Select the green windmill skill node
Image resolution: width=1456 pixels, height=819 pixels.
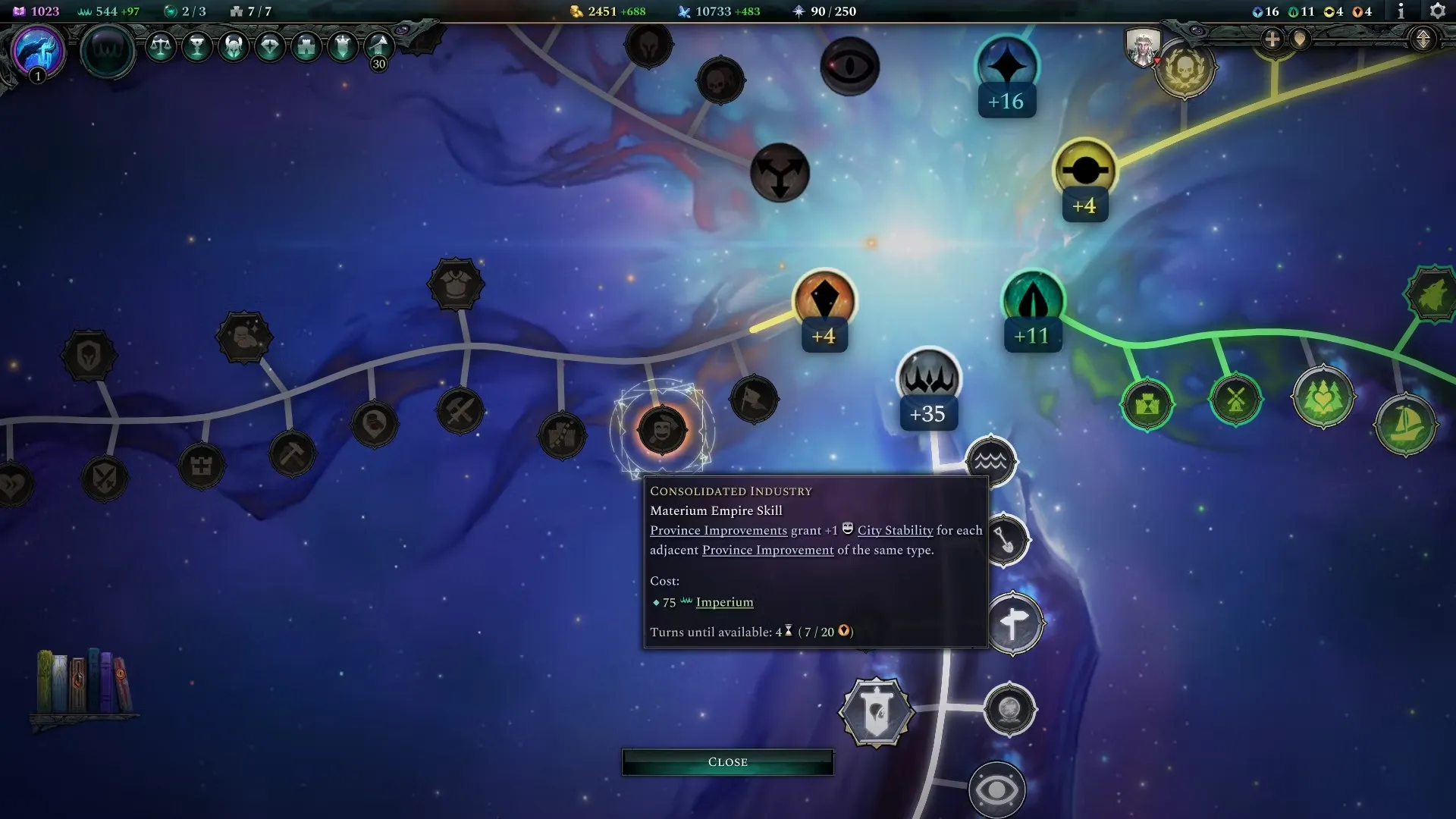click(x=1235, y=399)
